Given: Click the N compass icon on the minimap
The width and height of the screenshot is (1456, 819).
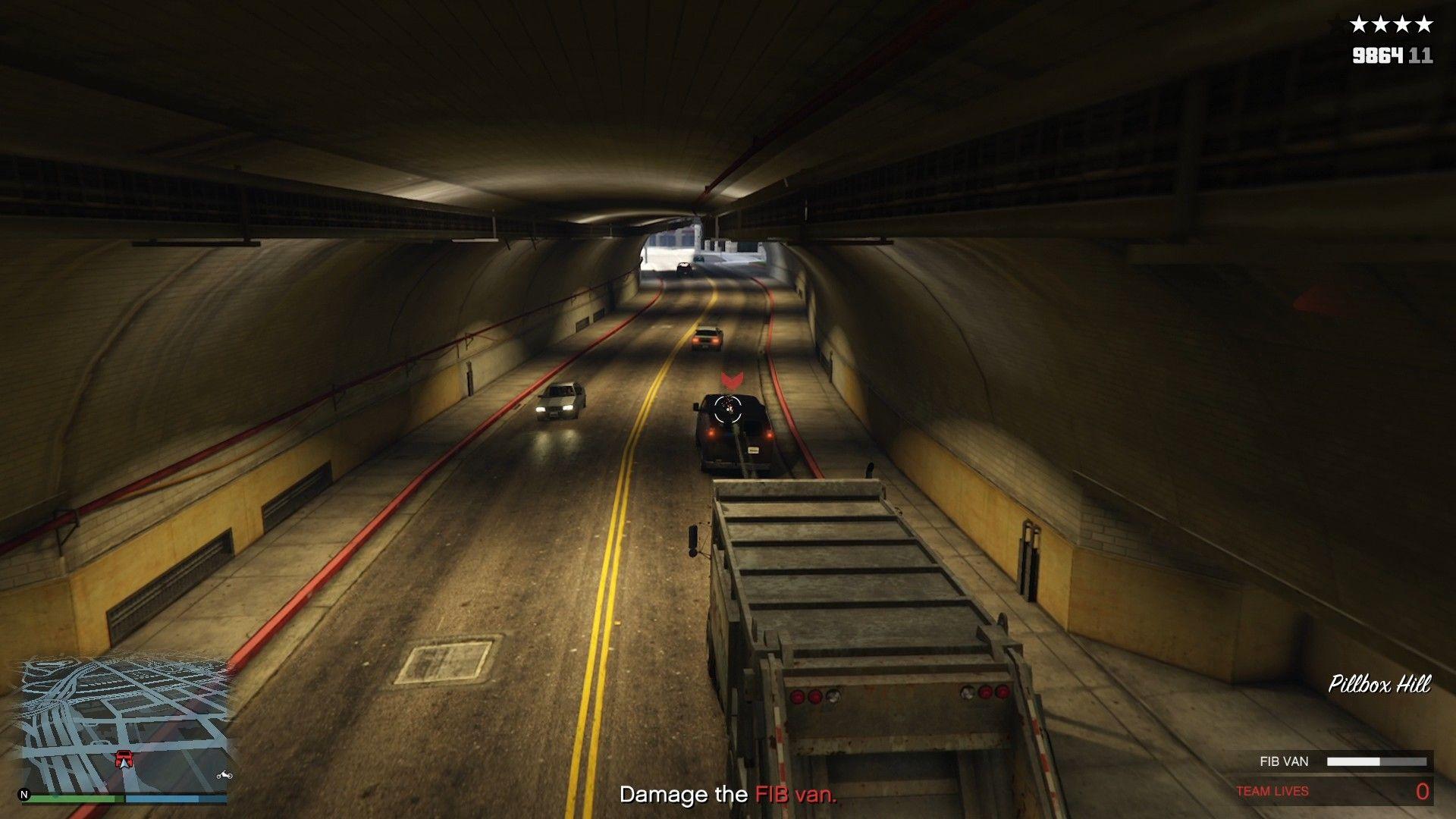Looking at the screenshot, I should 24,795.
